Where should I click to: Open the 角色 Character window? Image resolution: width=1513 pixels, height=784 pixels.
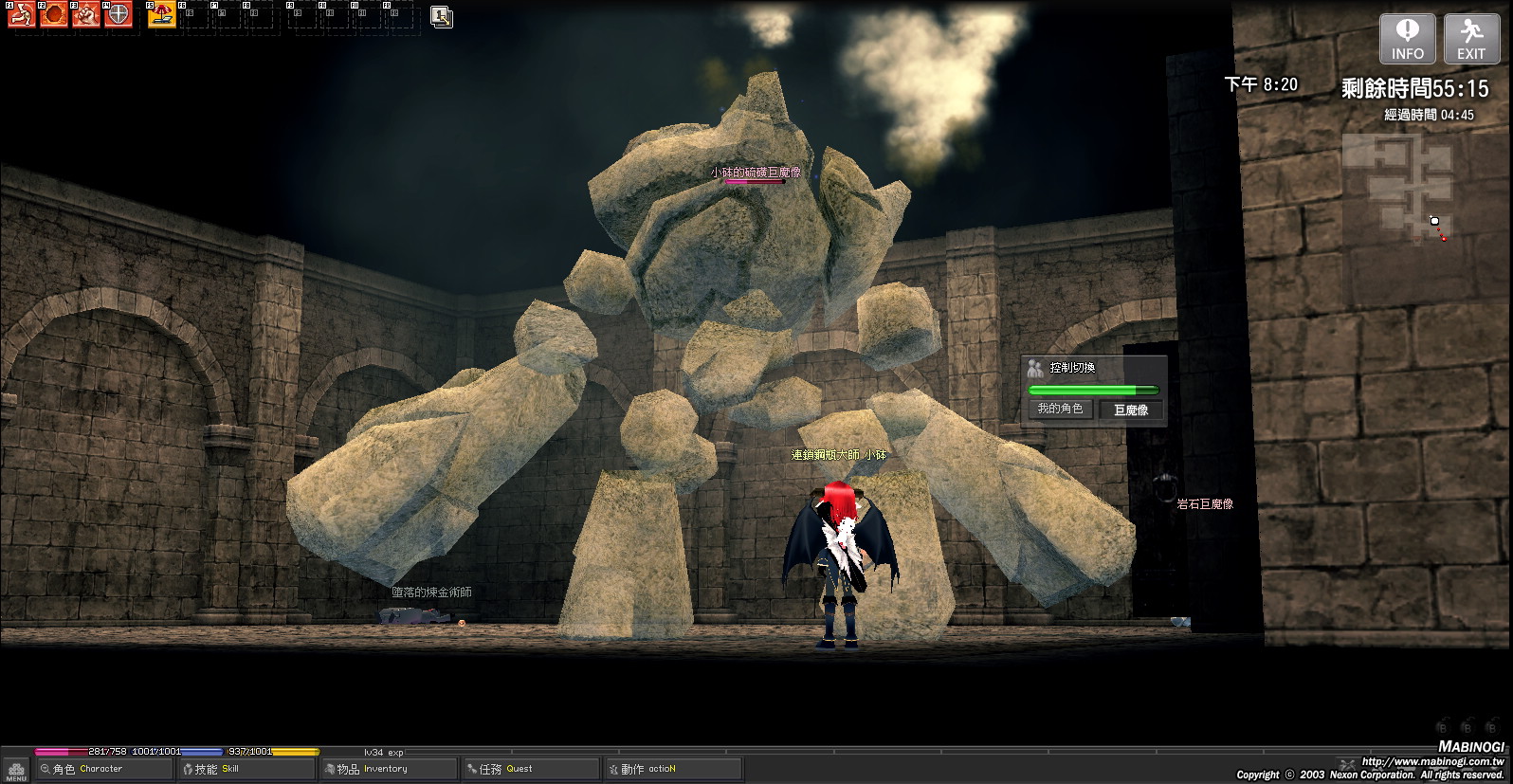pos(104,769)
